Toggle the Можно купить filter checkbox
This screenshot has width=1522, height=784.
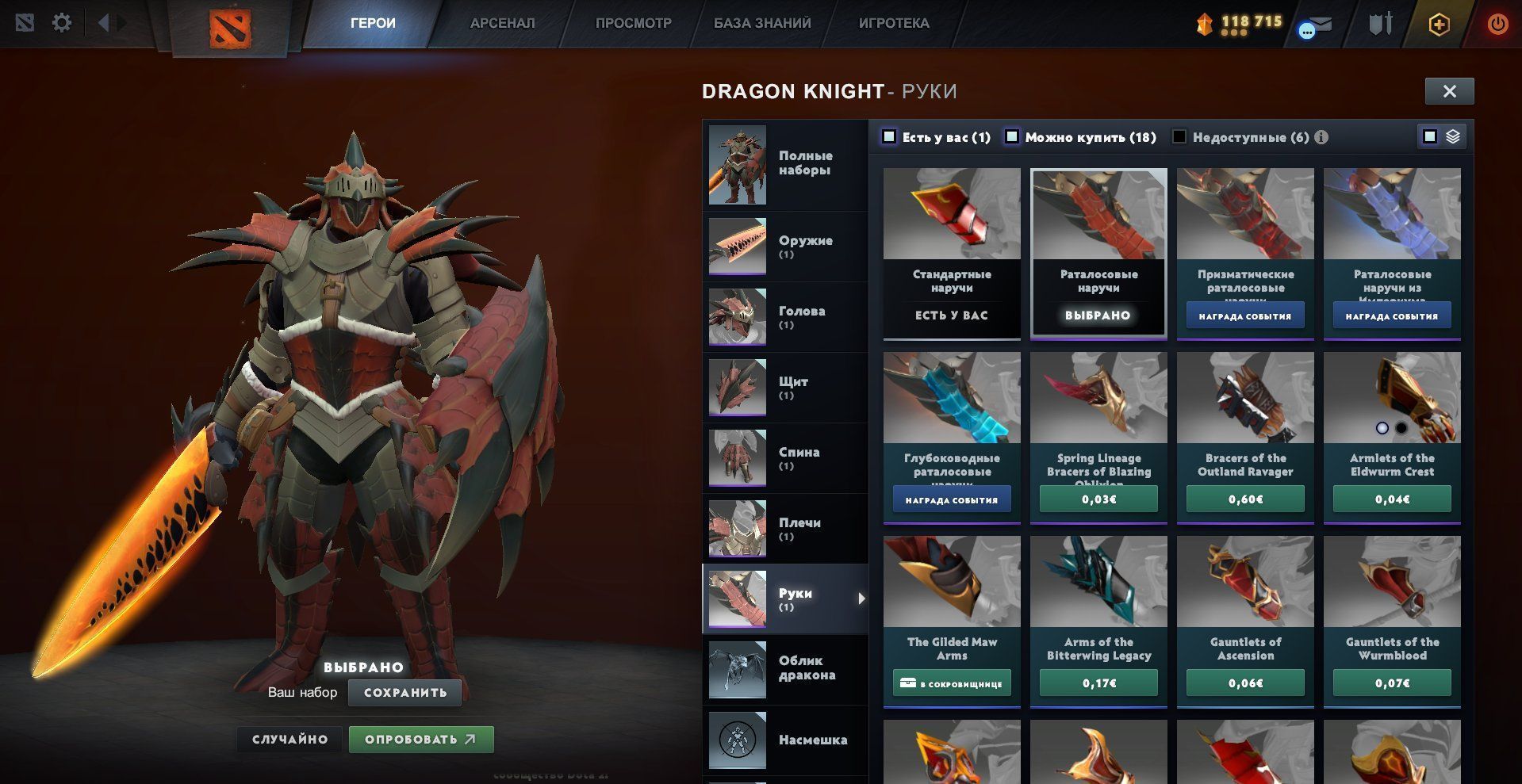(1012, 137)
